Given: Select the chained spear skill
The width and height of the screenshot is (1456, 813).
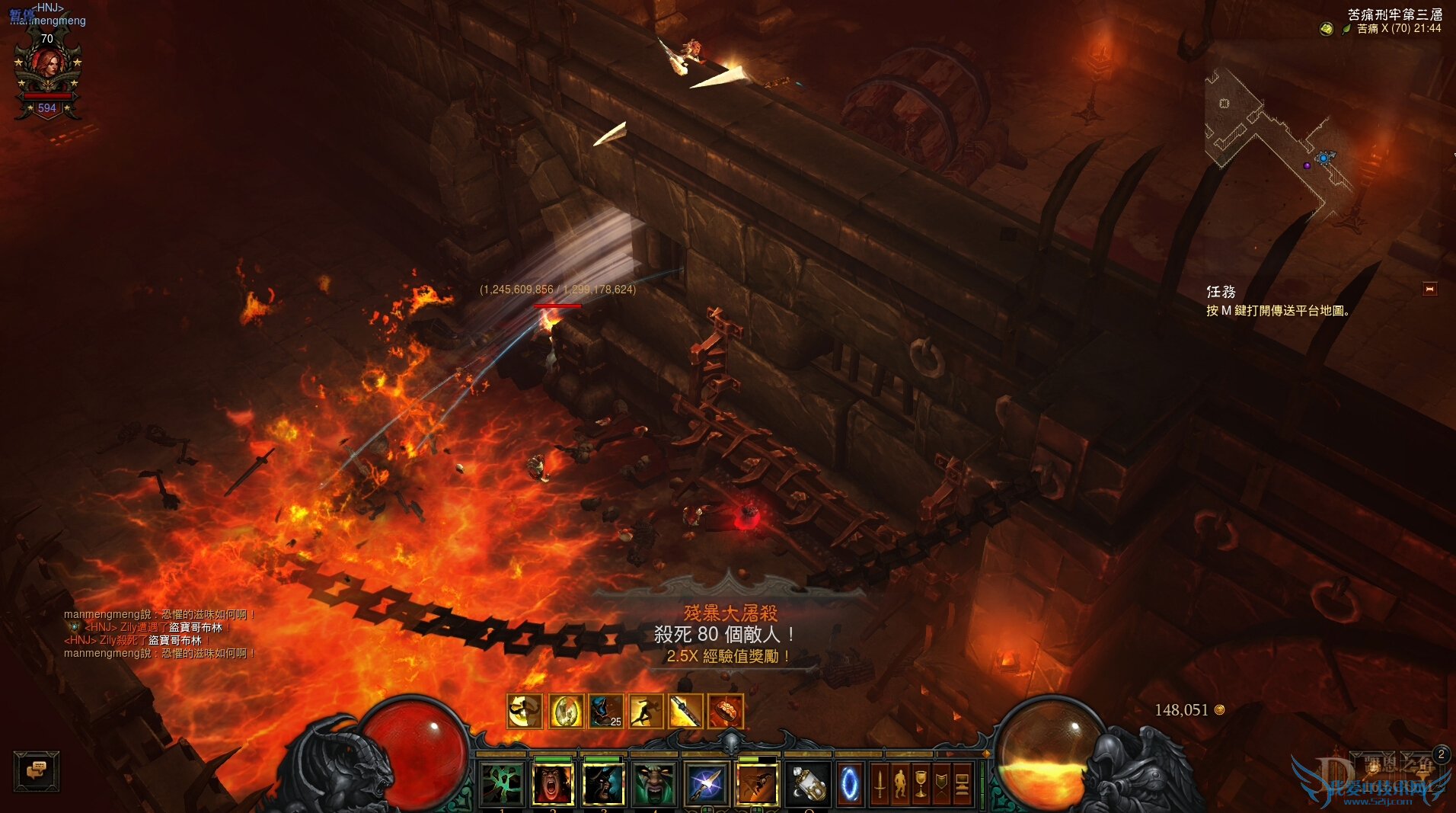Looking at the screenshot, I should pos(706,783).
